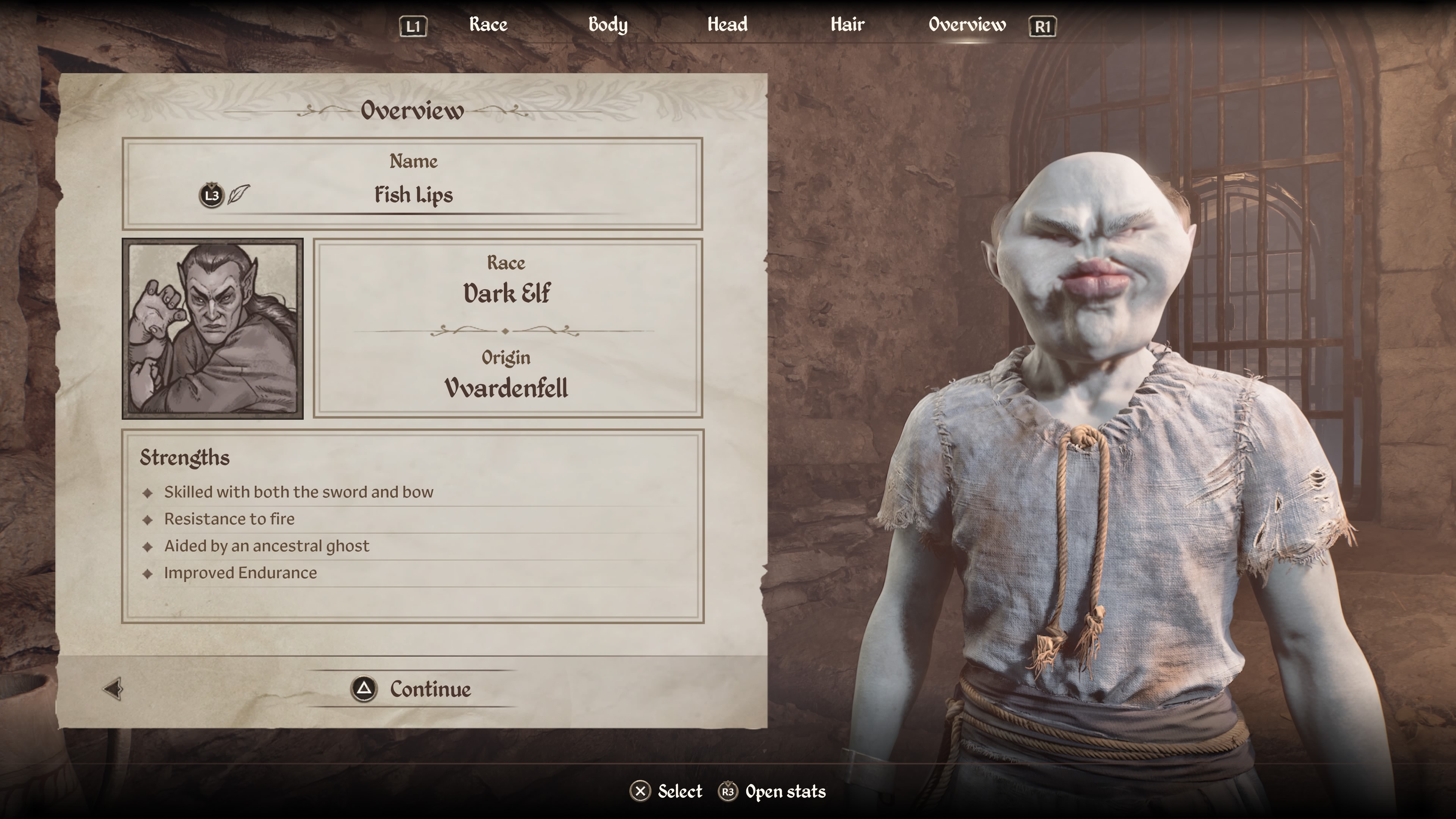Click the quill rename icon
The width and height of the screenshot is (1456, 819).
coord(238,195)
